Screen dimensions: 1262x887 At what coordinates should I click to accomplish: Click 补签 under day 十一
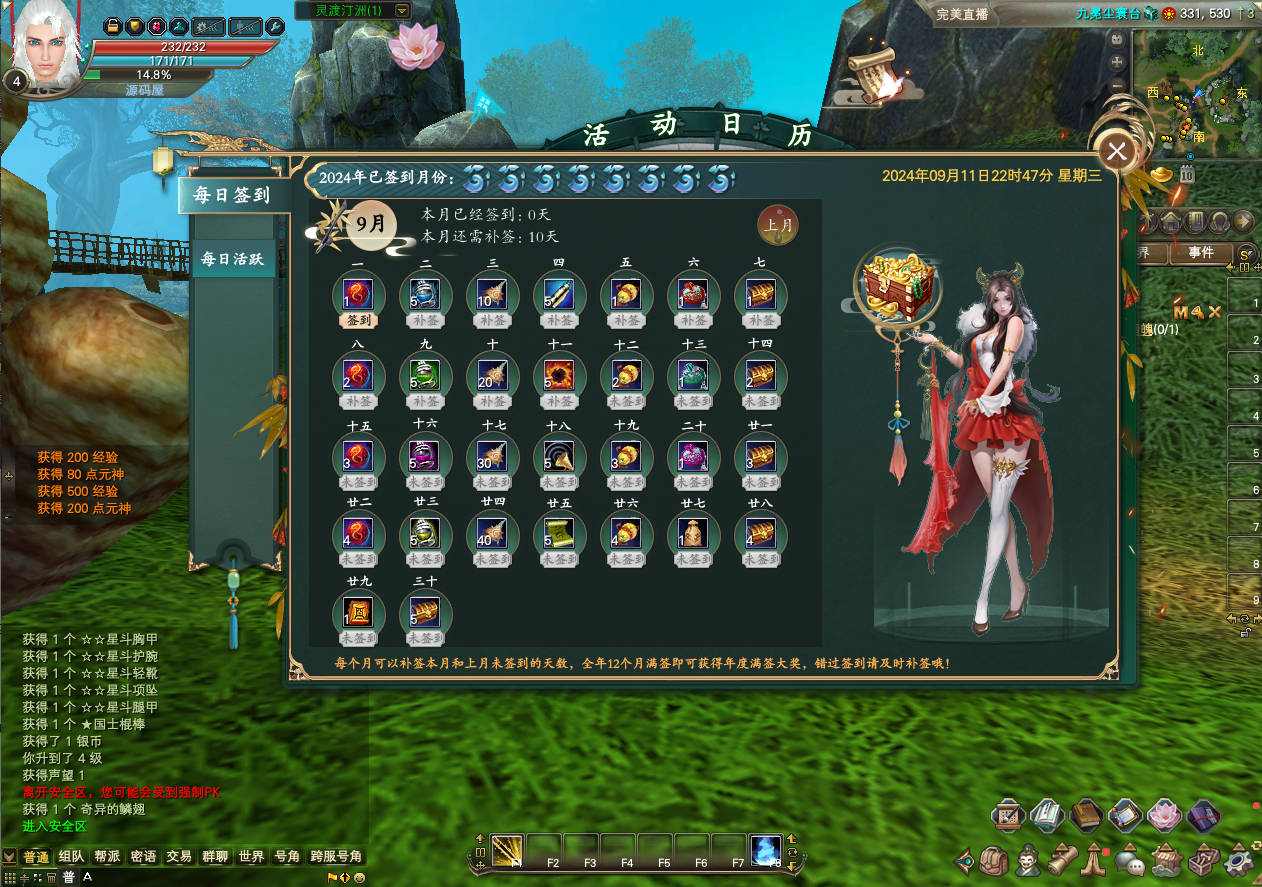point(559,401)
